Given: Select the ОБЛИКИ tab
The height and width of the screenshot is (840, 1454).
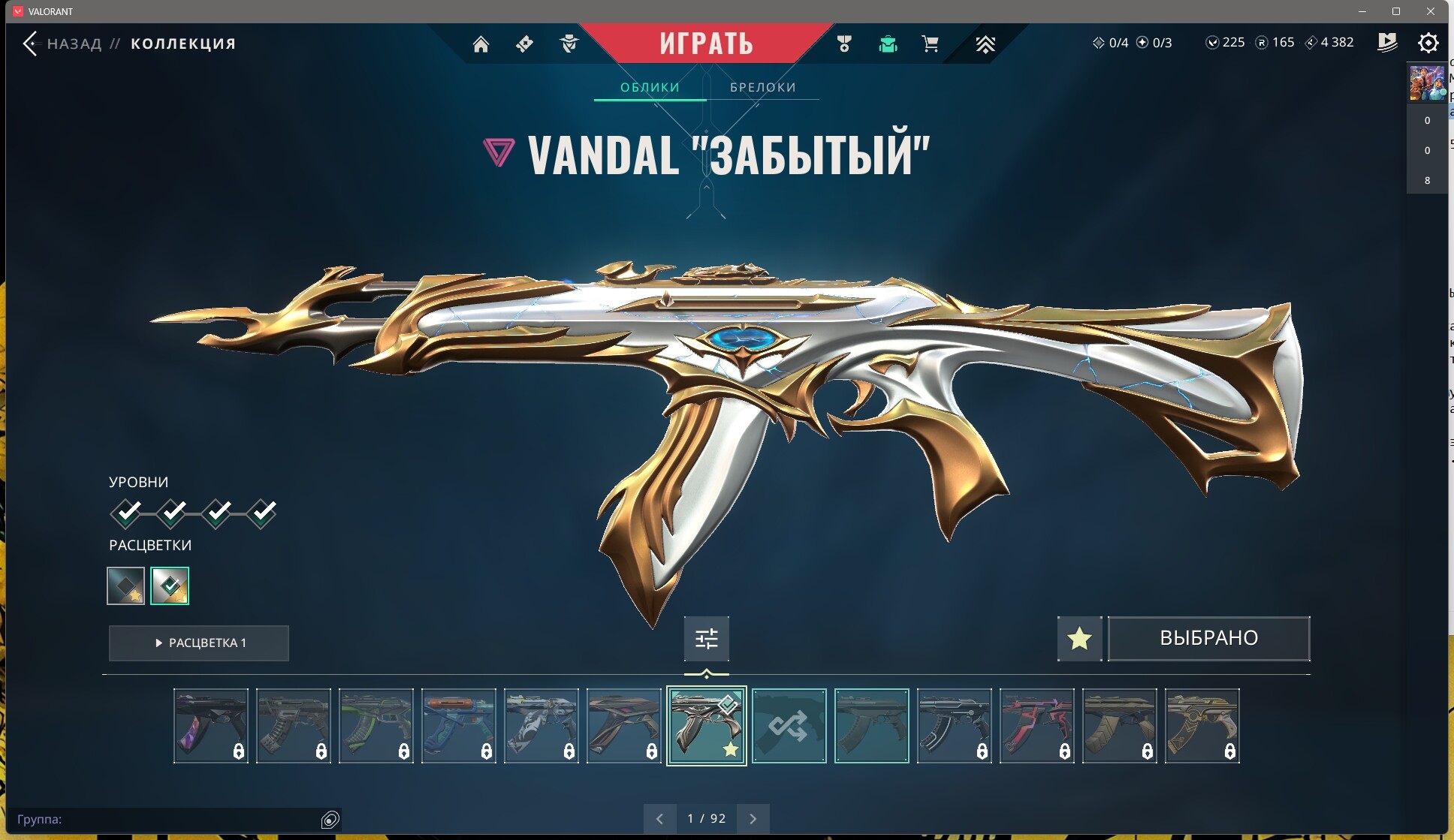Looking at the screenshot, I should tap(650, 87).
